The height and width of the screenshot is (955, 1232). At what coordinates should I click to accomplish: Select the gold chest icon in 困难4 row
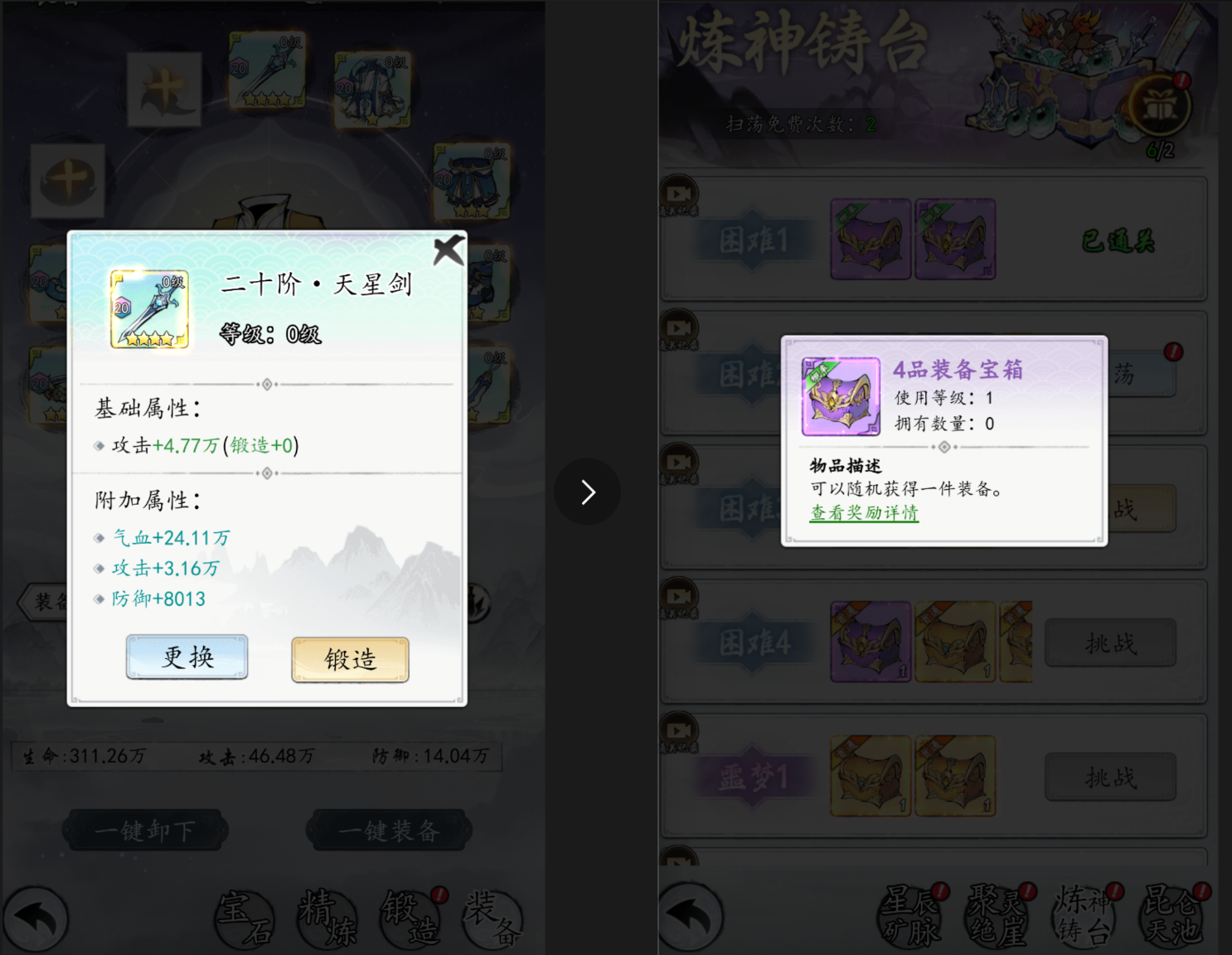954,642
